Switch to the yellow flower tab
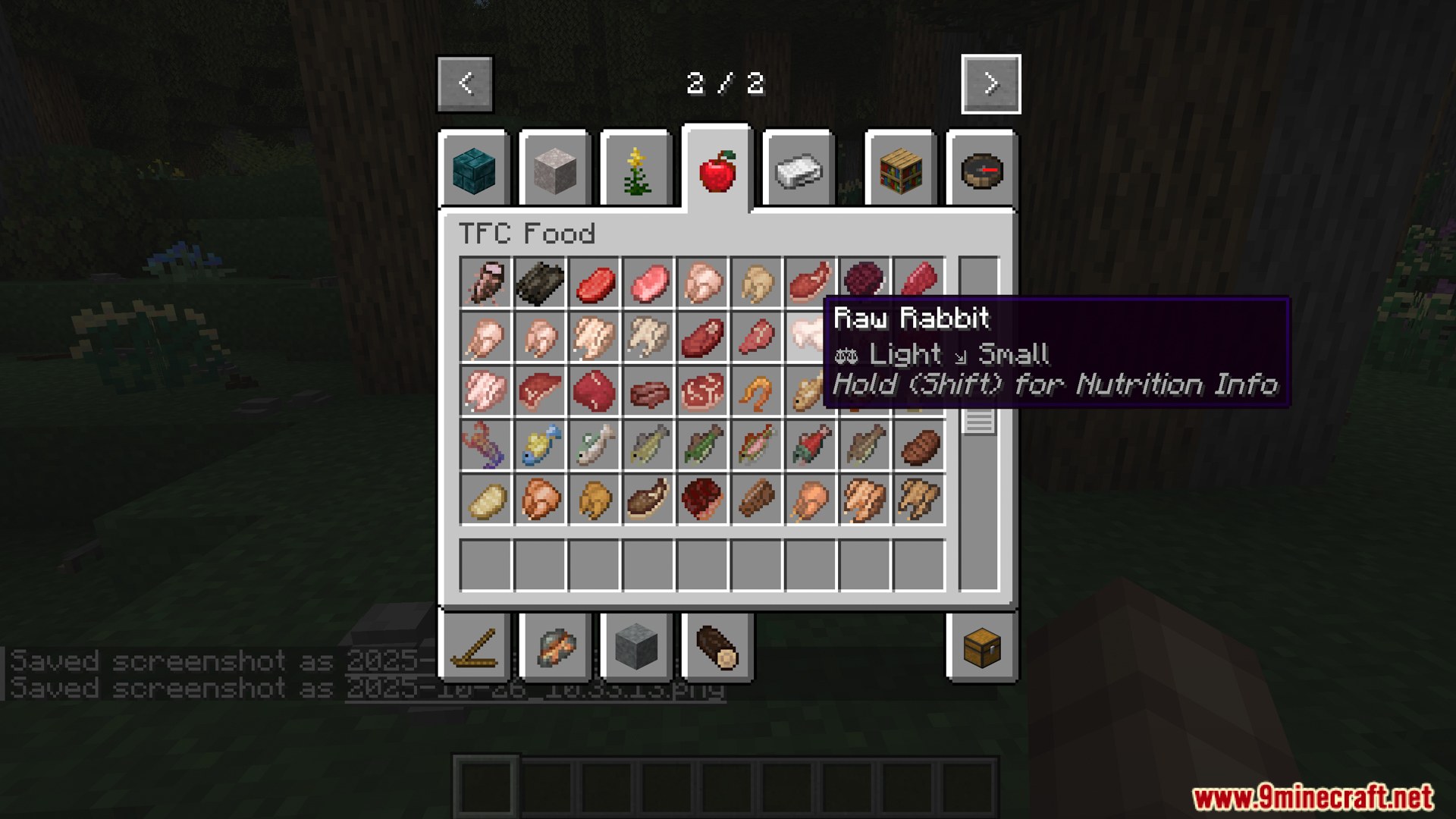The height and width of the screenshot is (819, 1456). pyautogui.click(x=636, y=171)
